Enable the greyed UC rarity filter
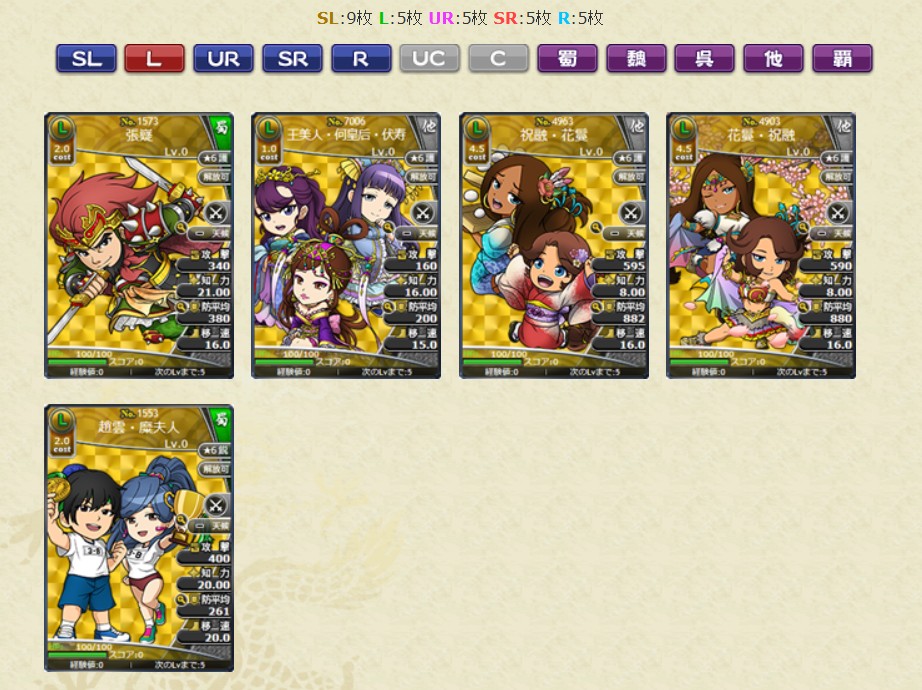The height and width of the screenshot is (690, 922). coord(429,59)
